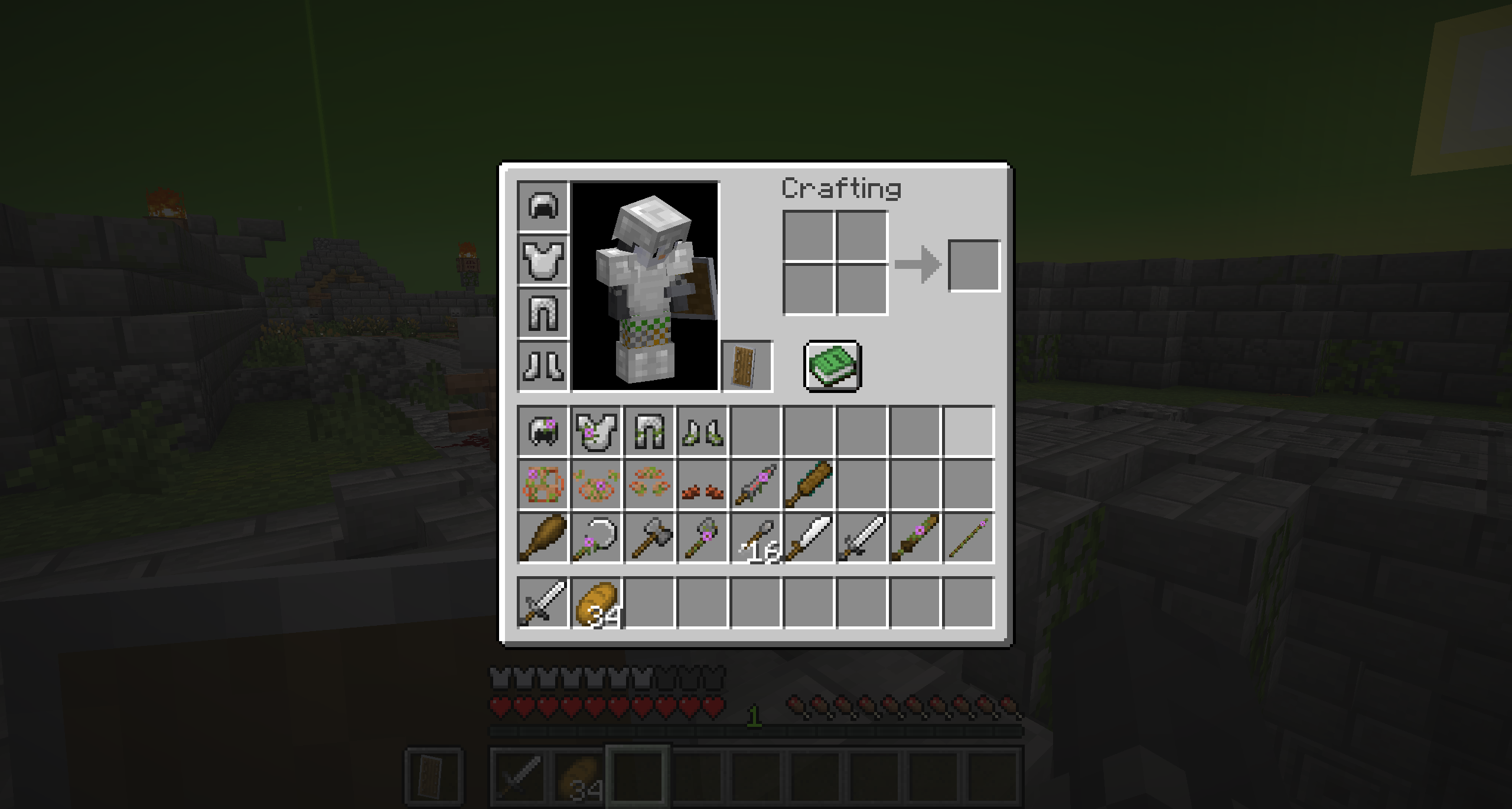
Task: Click the empty crafting output slot
Action: pyautogui.click(x=973, y=265)
